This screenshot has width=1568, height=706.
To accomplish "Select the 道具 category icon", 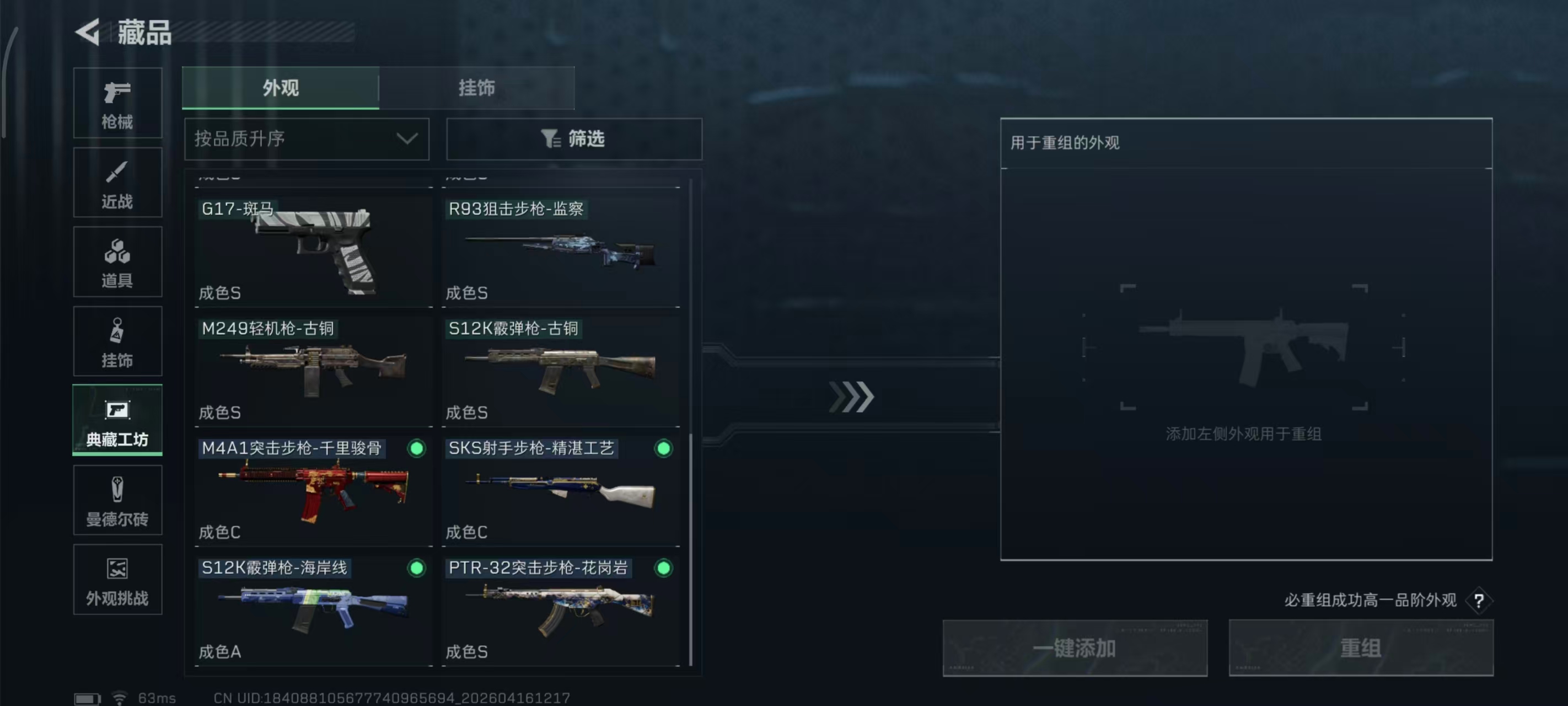I will 117,262.
